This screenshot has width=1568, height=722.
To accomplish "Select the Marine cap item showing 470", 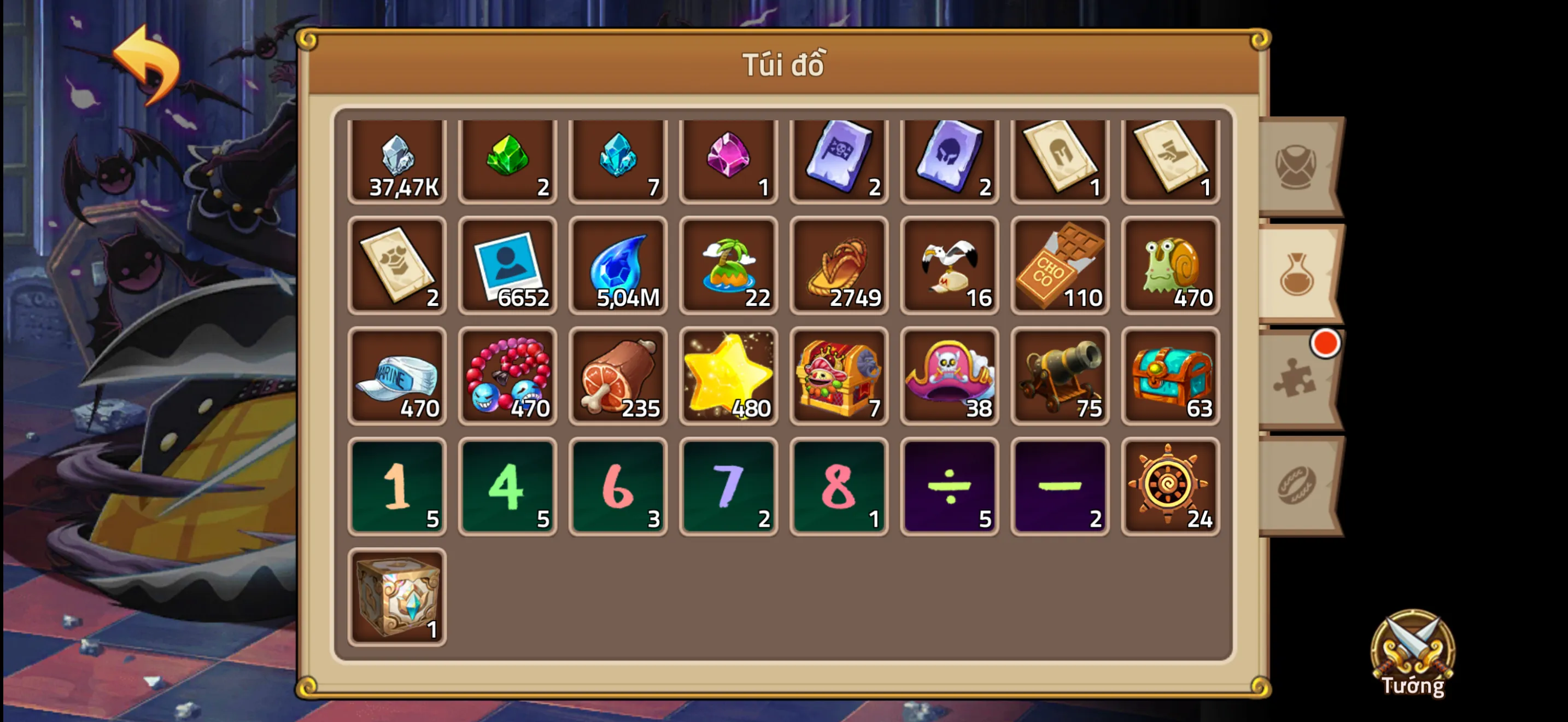I will 397,376.
